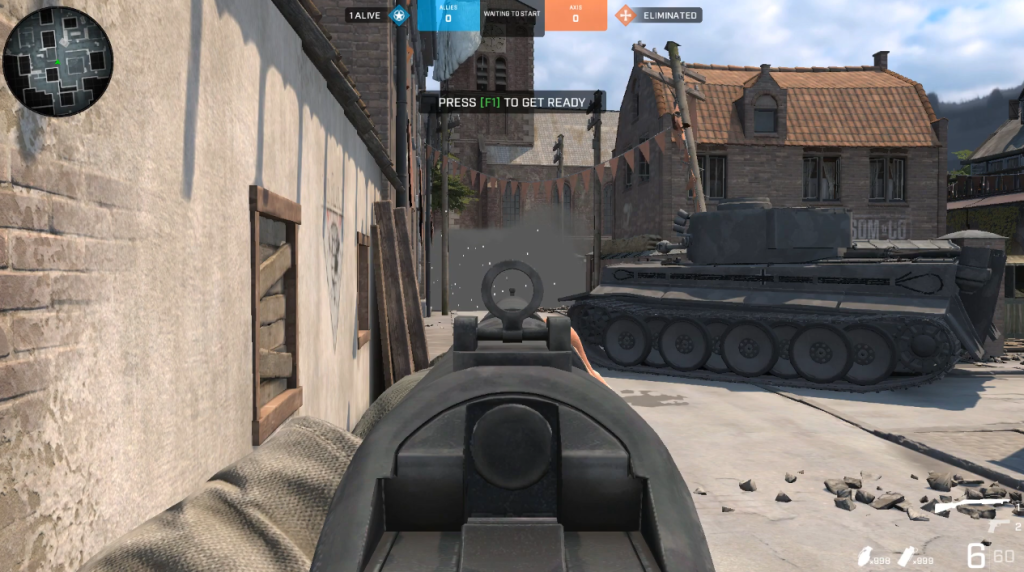This screenshot has height=572, width=1024.
Task: Click the Axis cross team emblem
Action: point(625,15)
